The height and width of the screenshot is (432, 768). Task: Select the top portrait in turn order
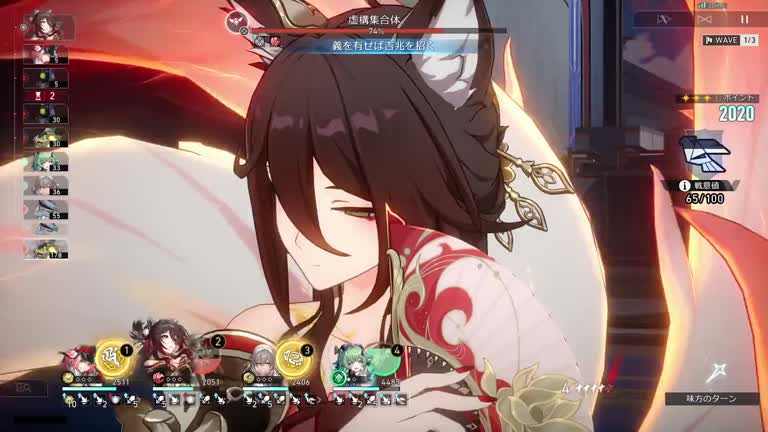(43, 25)
